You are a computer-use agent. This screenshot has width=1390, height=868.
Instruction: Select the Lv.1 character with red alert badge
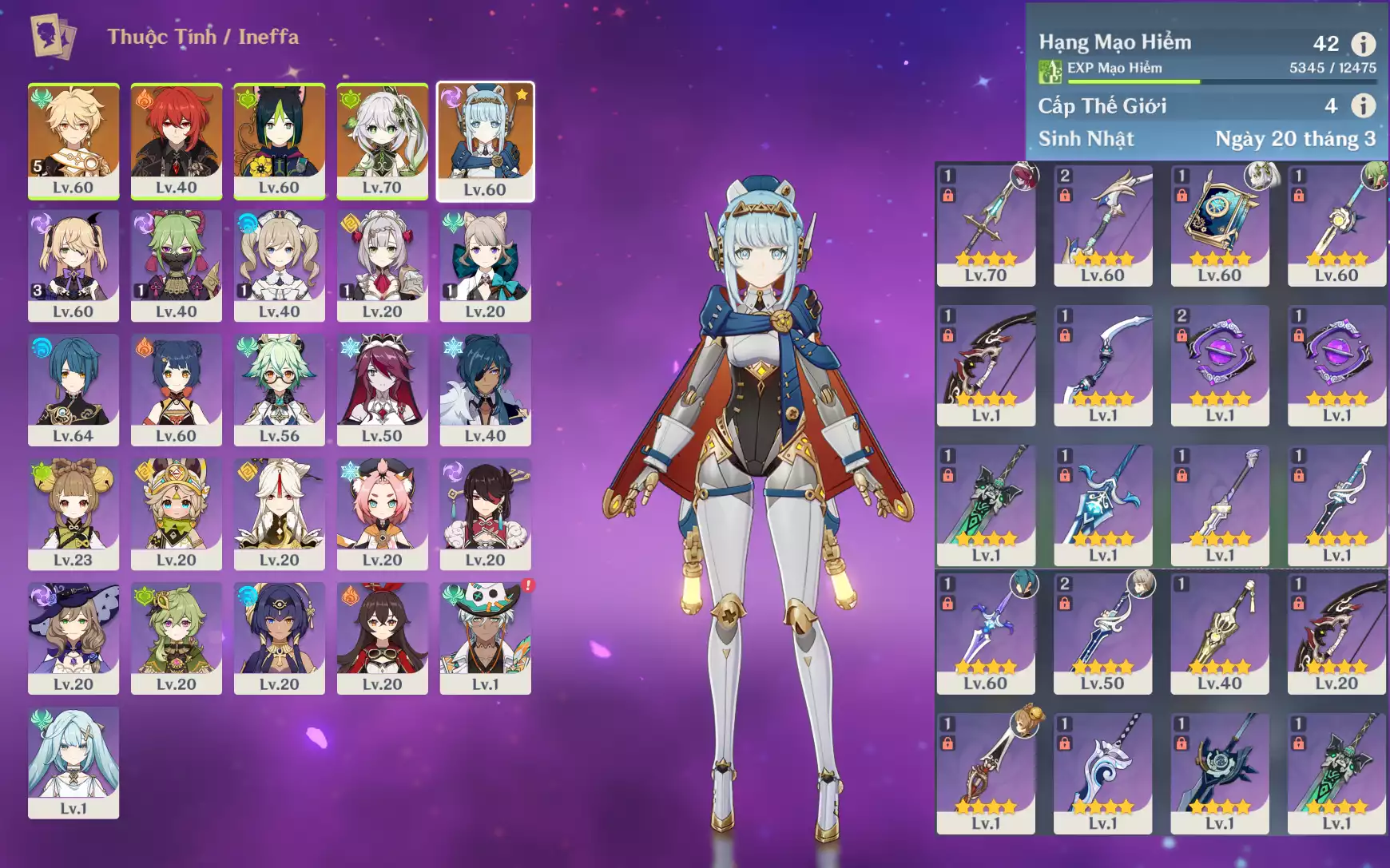(485, 637)
